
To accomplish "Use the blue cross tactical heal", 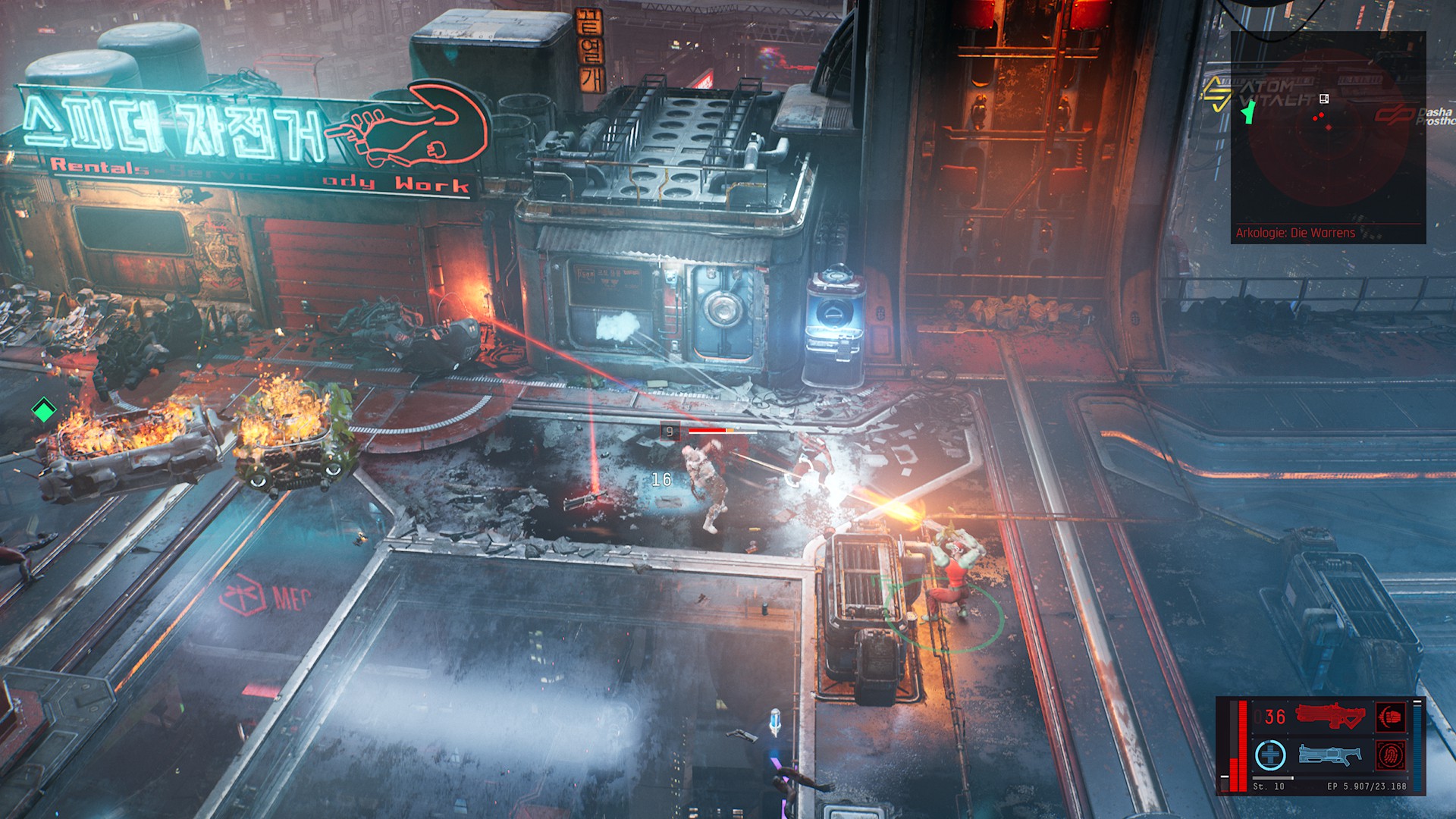I will (1270, 755).
